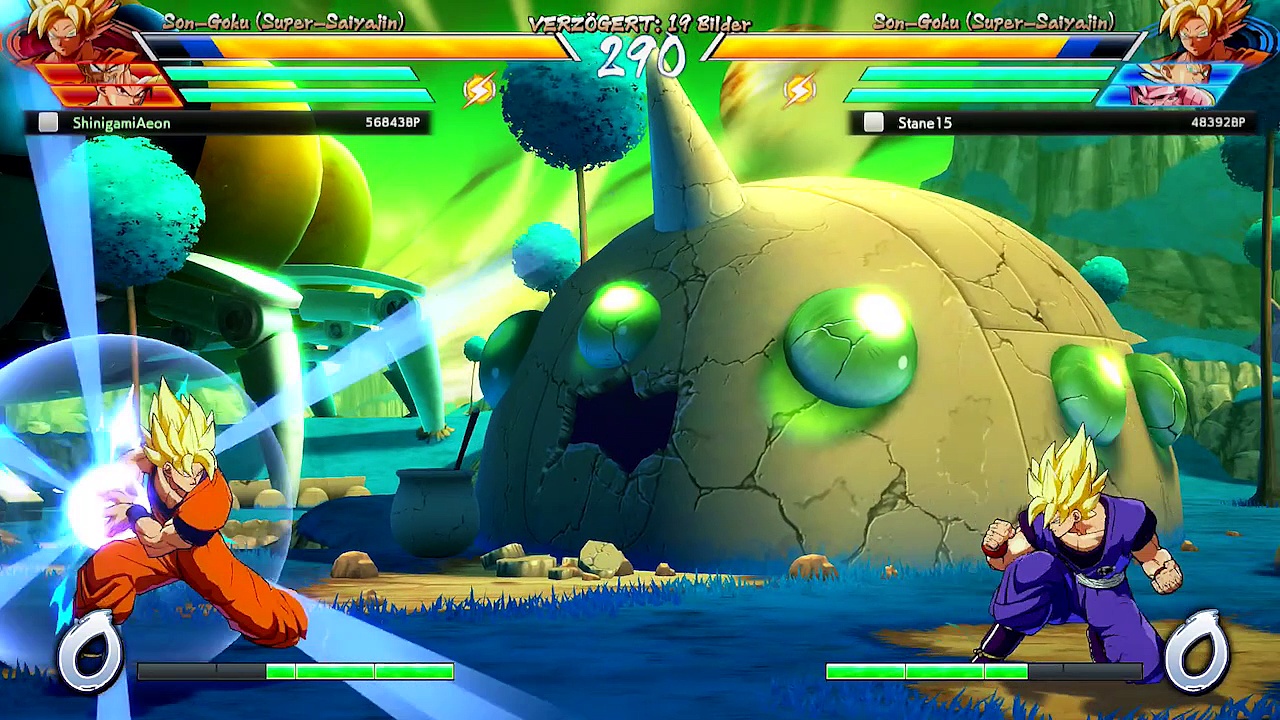This screenshot has width=1280, height=720.
Task: Activate ShinigamiAeon's Sparking lightning icon
Action: pyautogui.click(x=480, y=91)
